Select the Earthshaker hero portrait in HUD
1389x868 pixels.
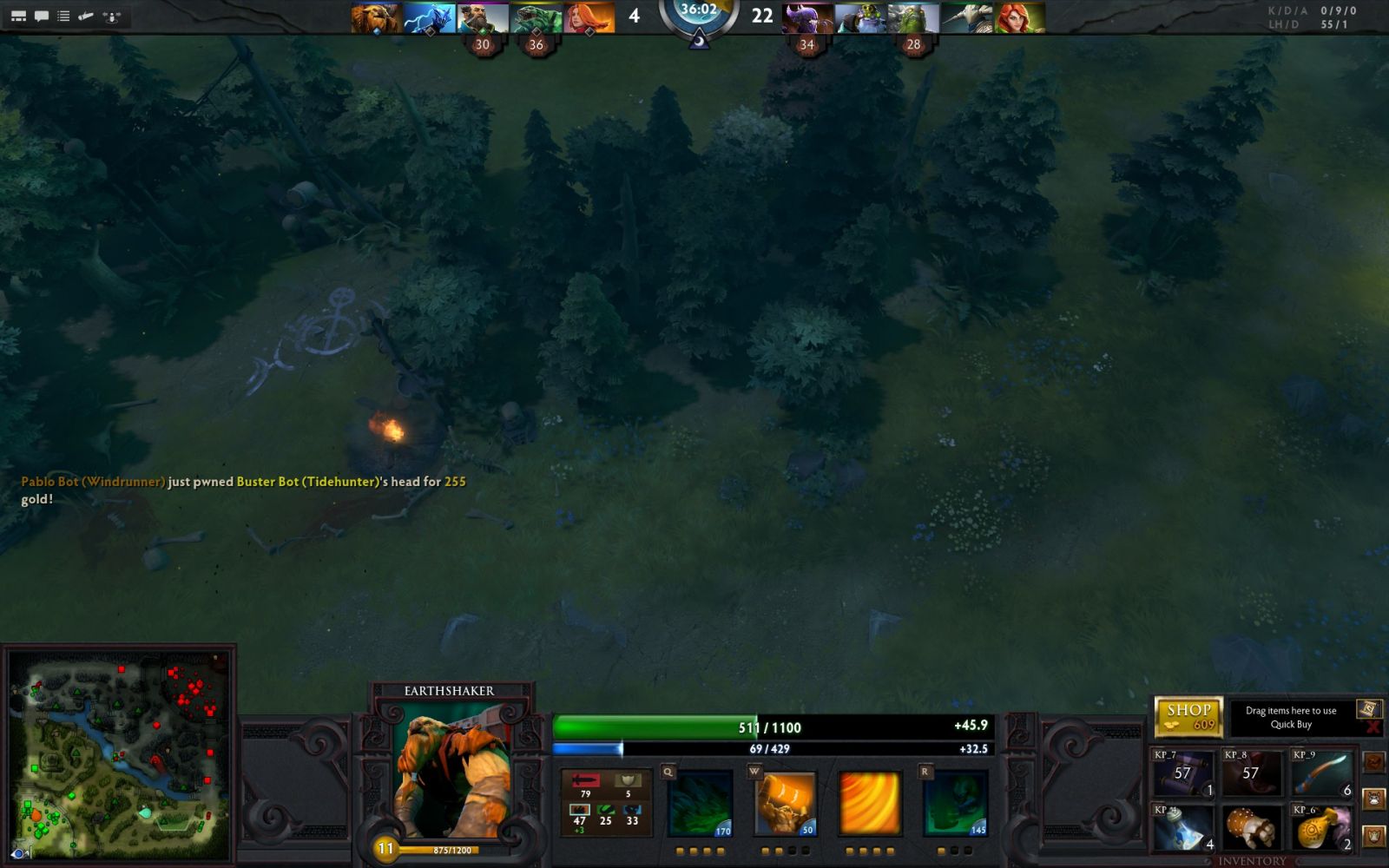pyautogui.click(x=451, y=777)
